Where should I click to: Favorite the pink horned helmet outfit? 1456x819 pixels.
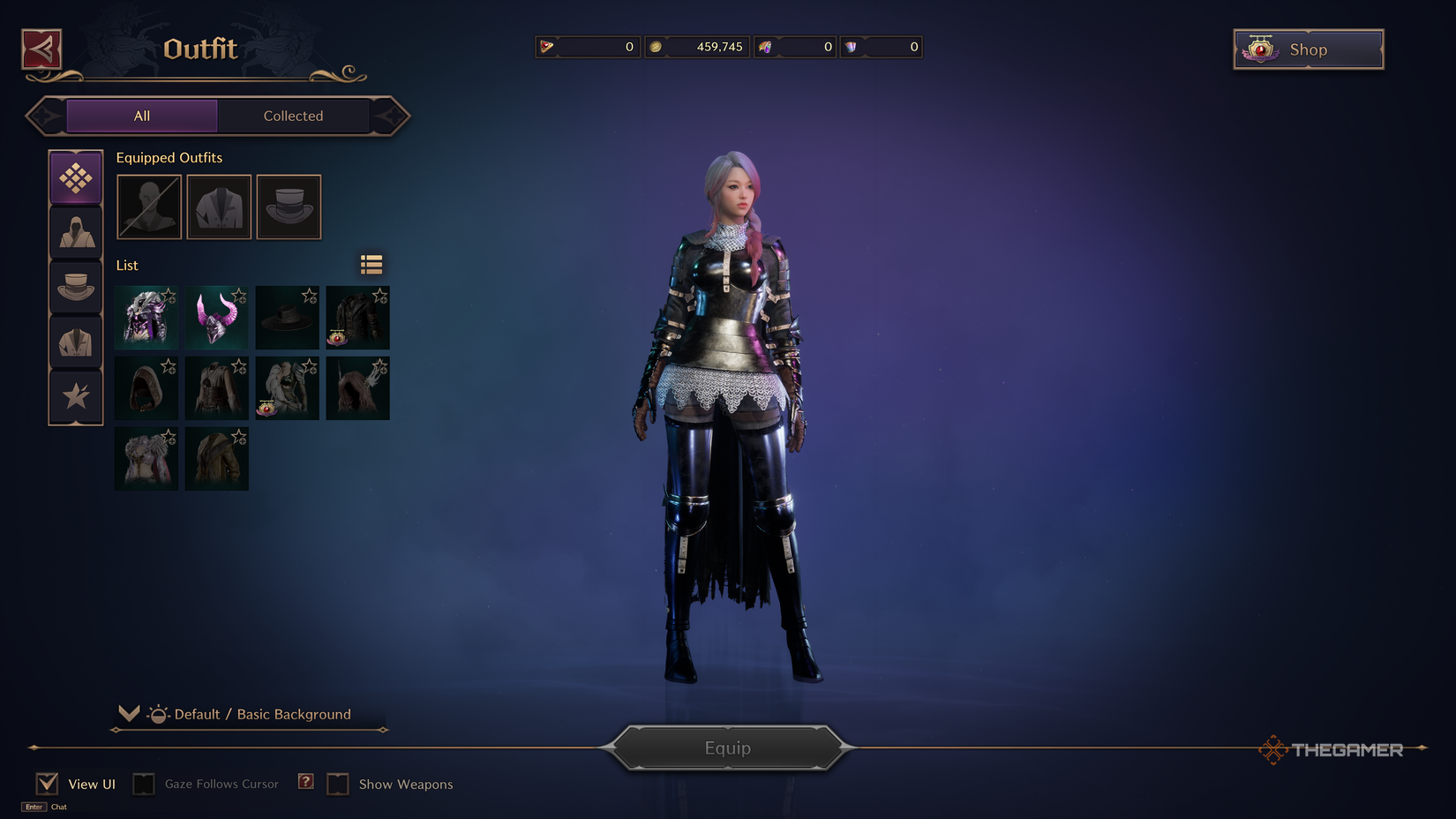[x=239, y=297]
